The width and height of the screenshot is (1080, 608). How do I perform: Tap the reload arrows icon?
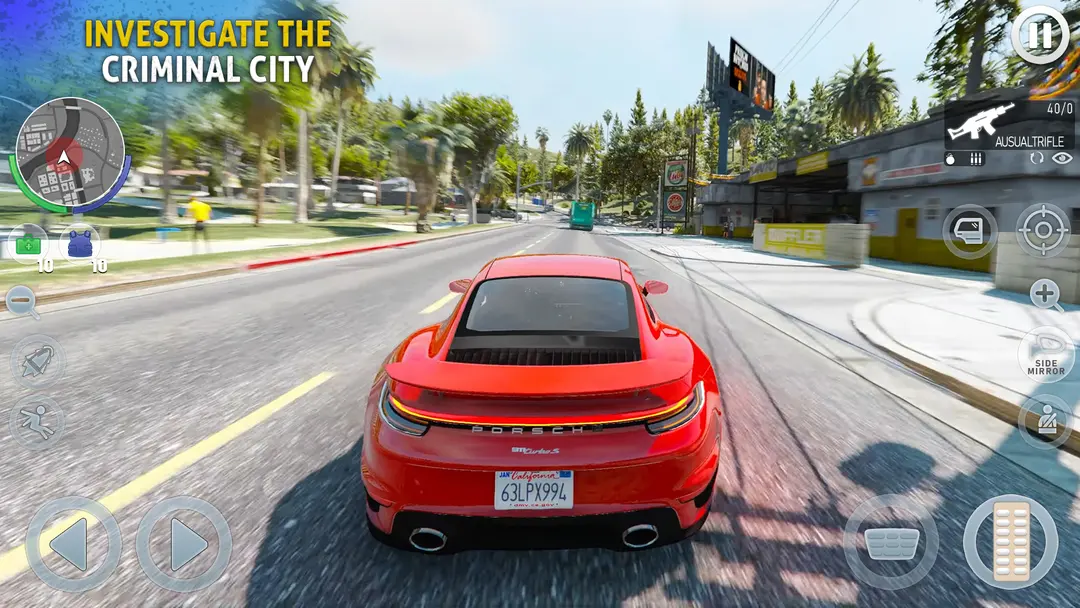click(1036, 158)
